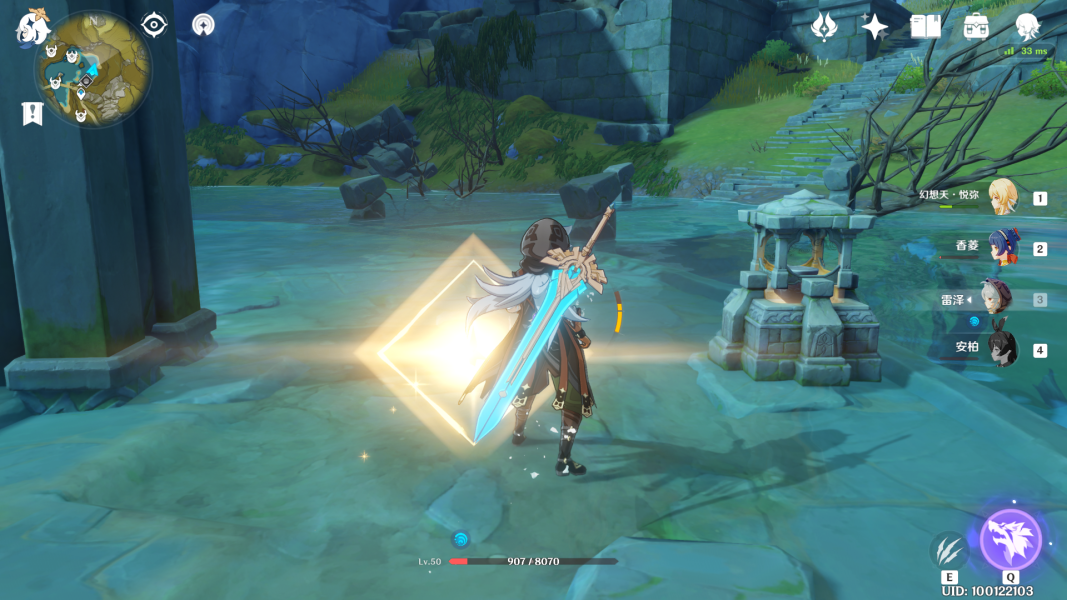Open the winged events emblem icon
Screen dimensions: 1067x600
[x=824, y=26]
